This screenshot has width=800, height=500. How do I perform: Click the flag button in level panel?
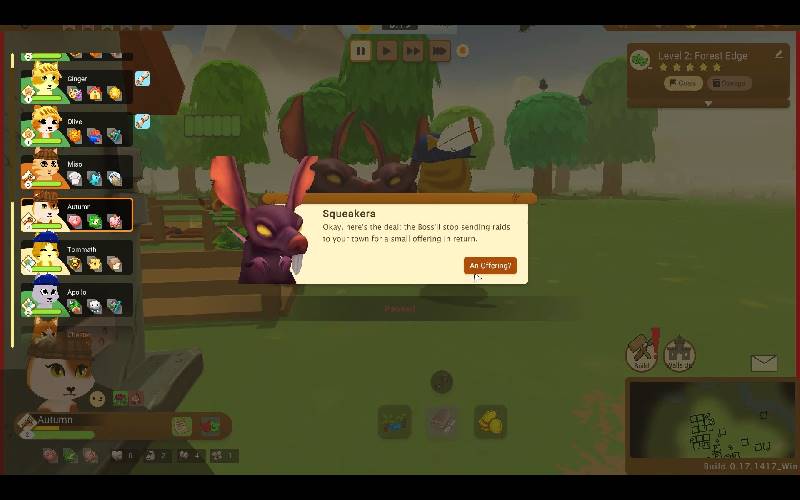click(x=682, y=83)
